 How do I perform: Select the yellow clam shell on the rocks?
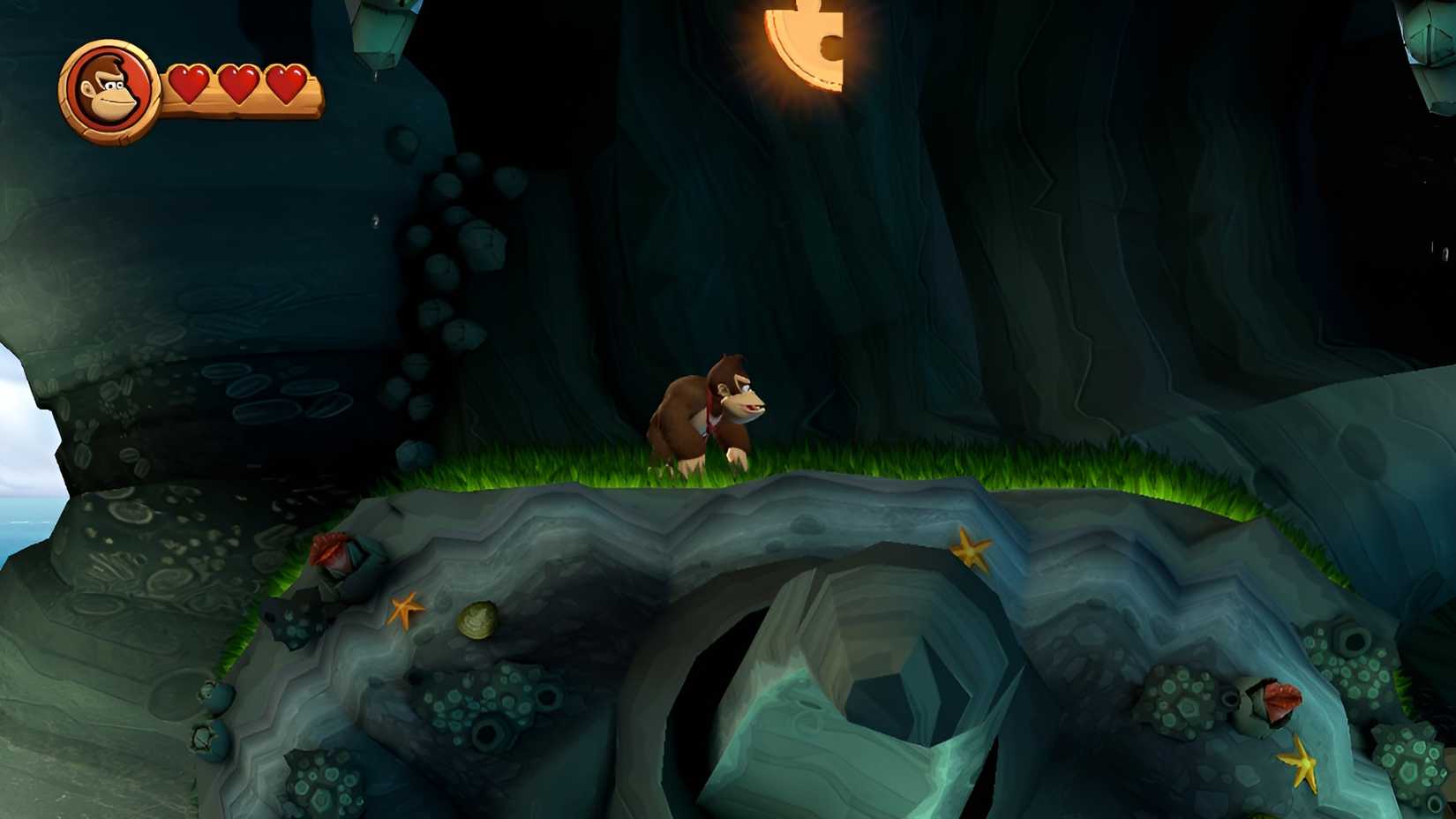[x=477, y=620]
